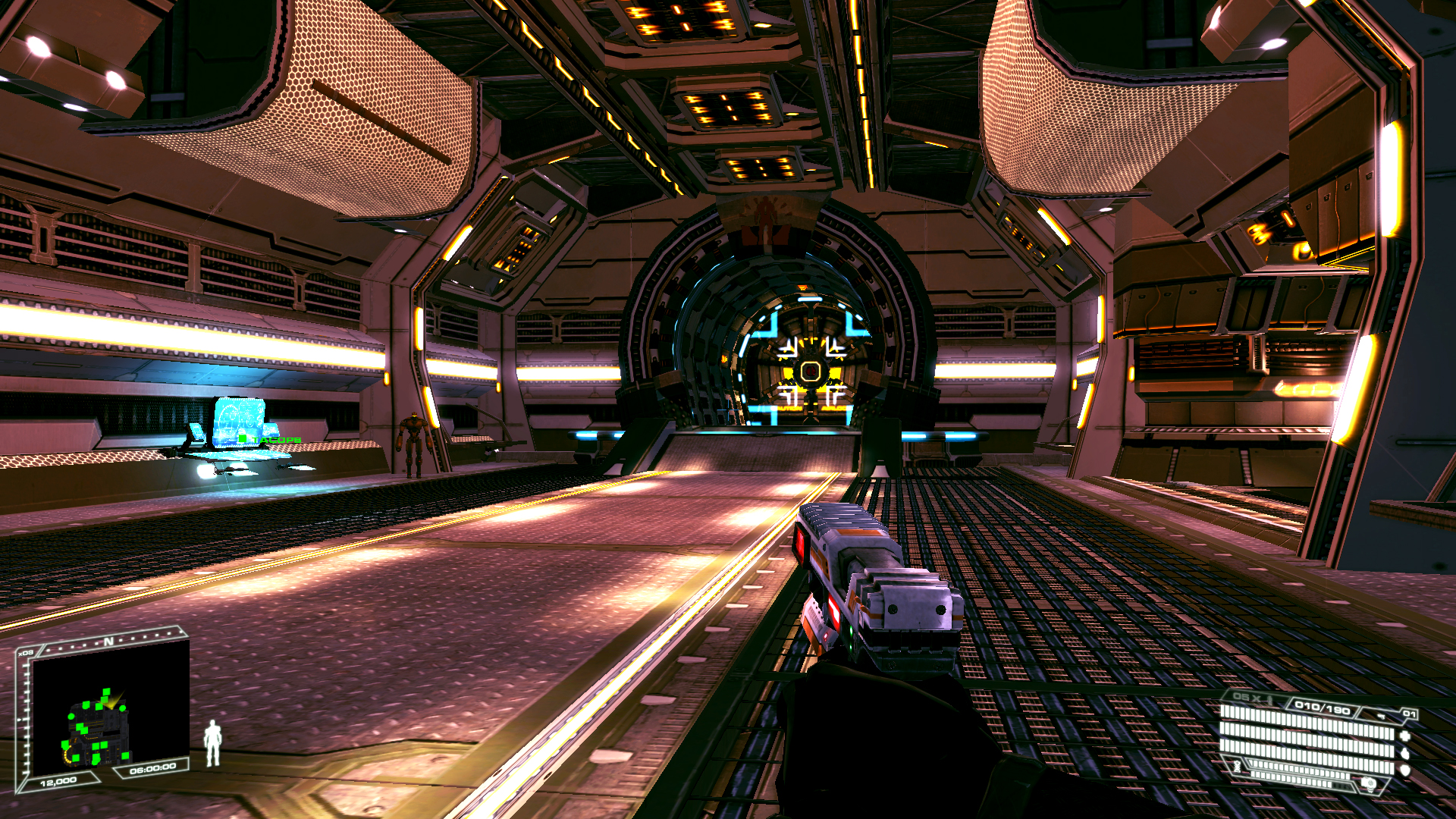The width and height of the screenshot is (1456, 819).
Task: Click the health cross icon
Action: (x=1404, y=735)
